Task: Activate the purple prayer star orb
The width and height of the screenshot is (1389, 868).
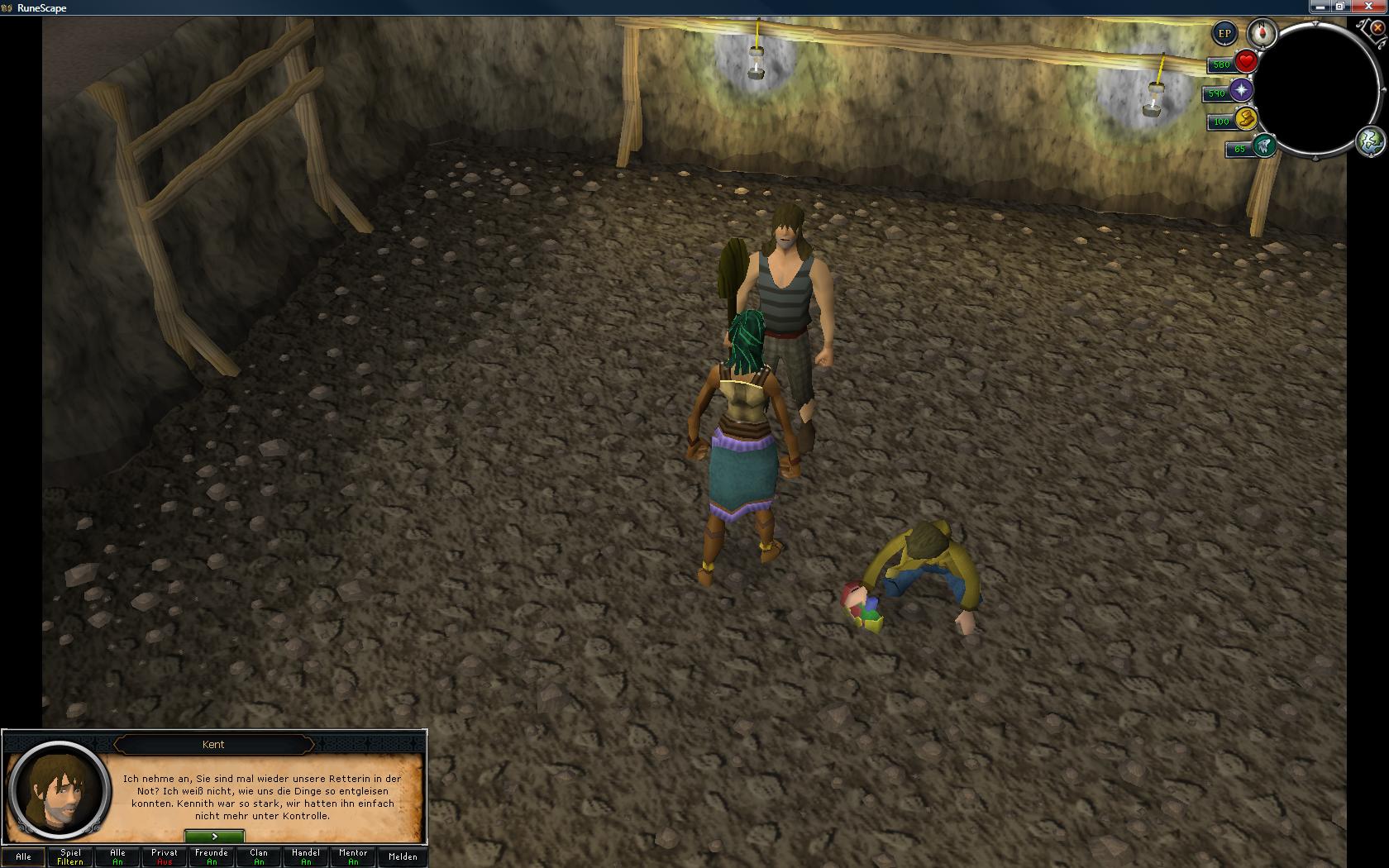Action: [1241, 90]
